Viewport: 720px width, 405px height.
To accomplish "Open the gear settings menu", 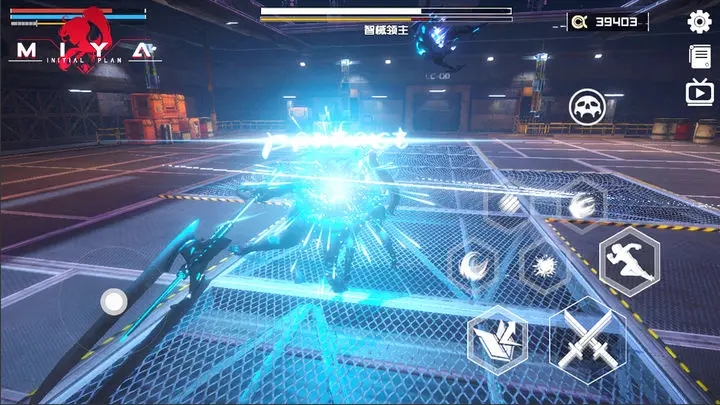I will (x=699, y=21).
